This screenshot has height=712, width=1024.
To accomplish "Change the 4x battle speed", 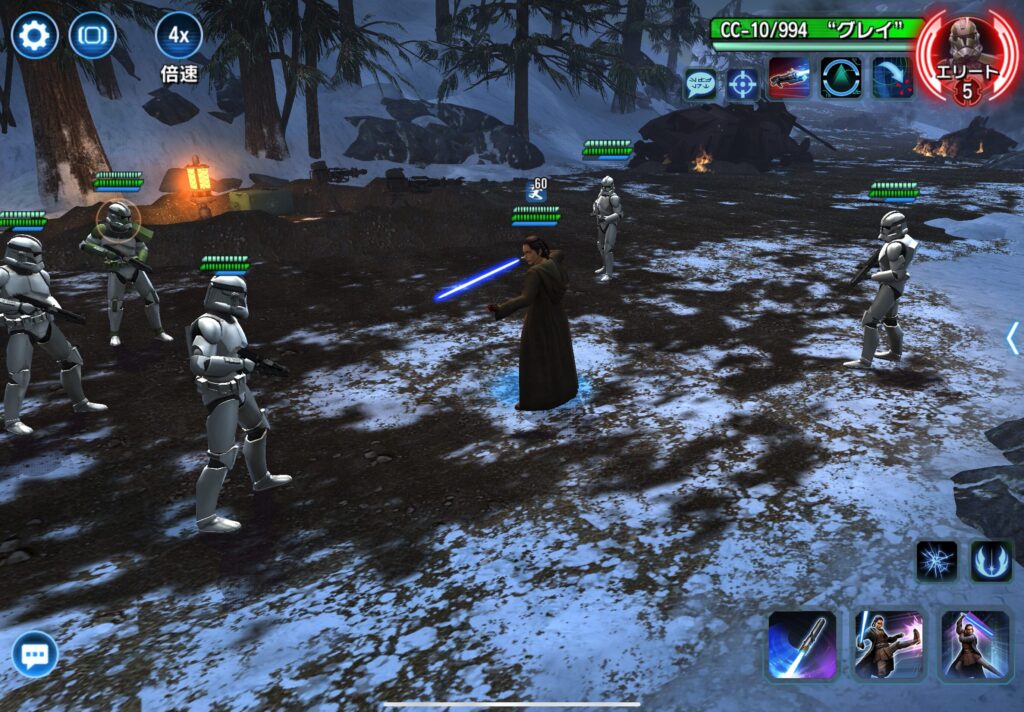I will [178, 36].
